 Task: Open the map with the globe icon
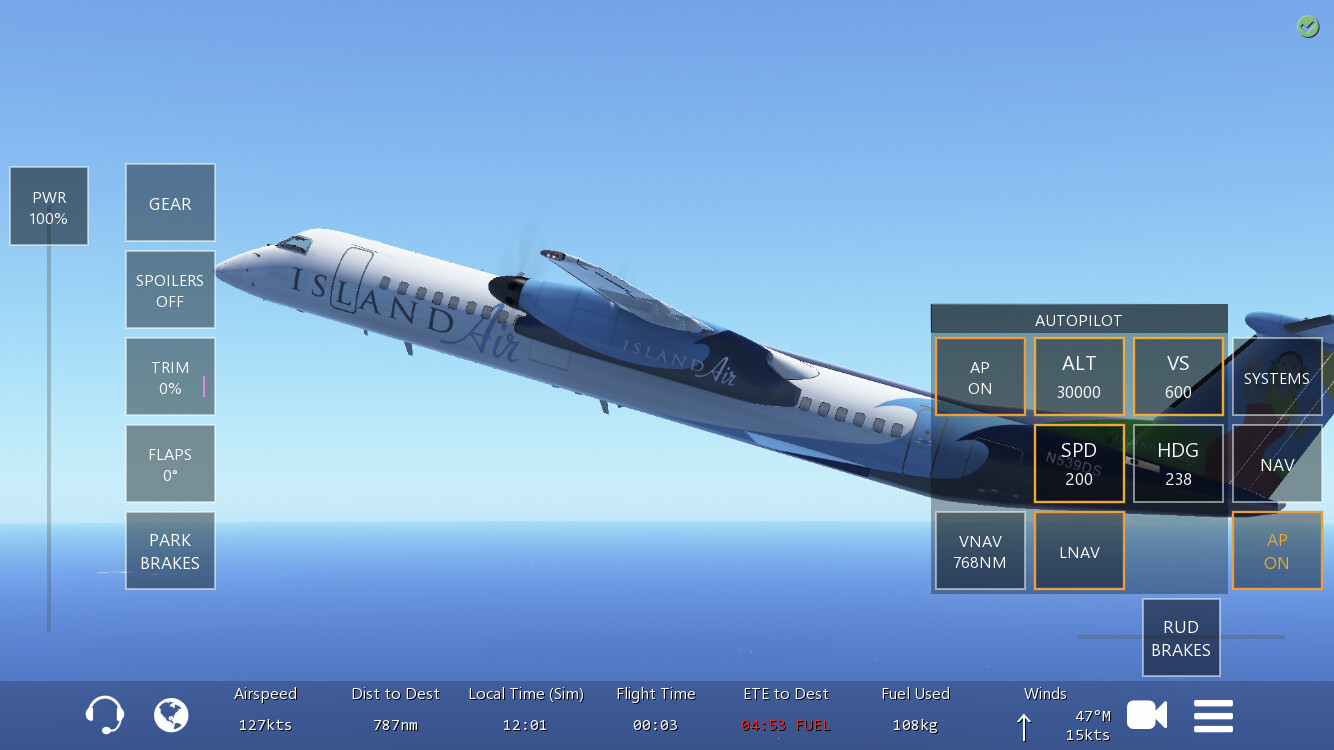(172, 715)
